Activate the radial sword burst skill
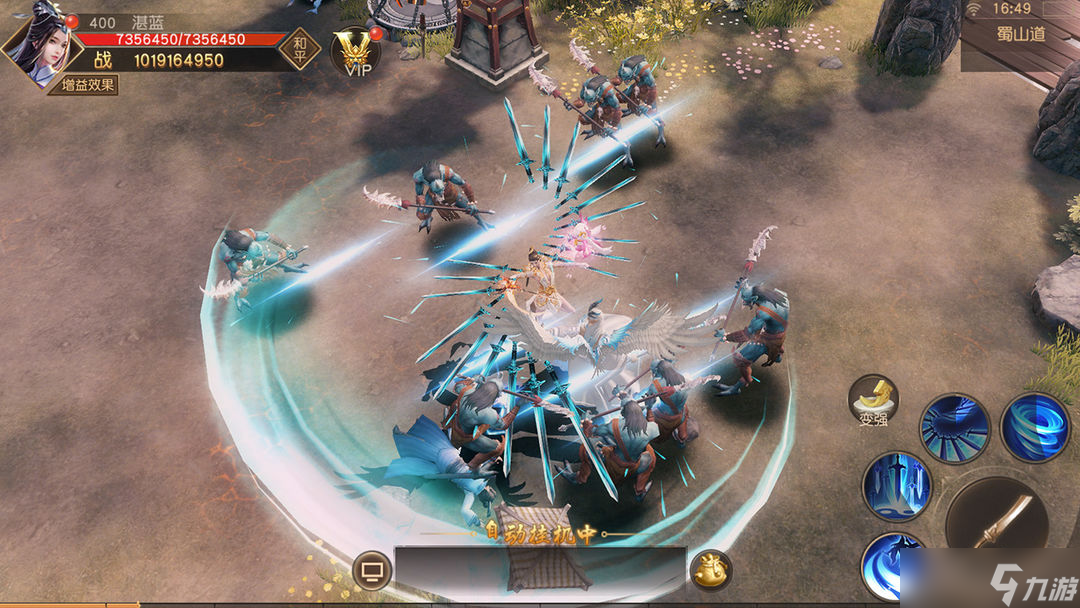Image resolution: width=1080 pixels, height=608 pixels. coord(954,428)
